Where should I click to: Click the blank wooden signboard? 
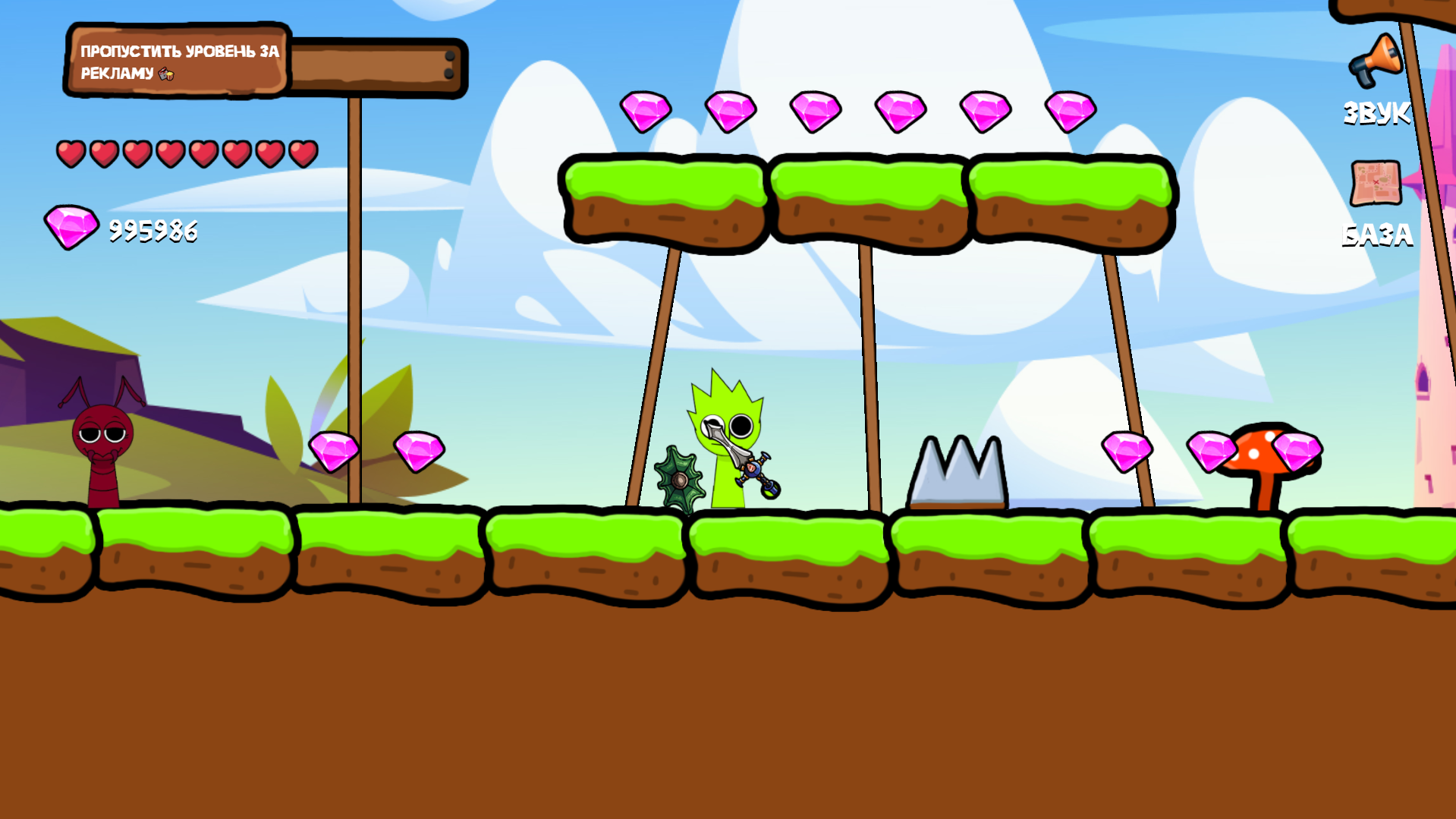(376, 65)
